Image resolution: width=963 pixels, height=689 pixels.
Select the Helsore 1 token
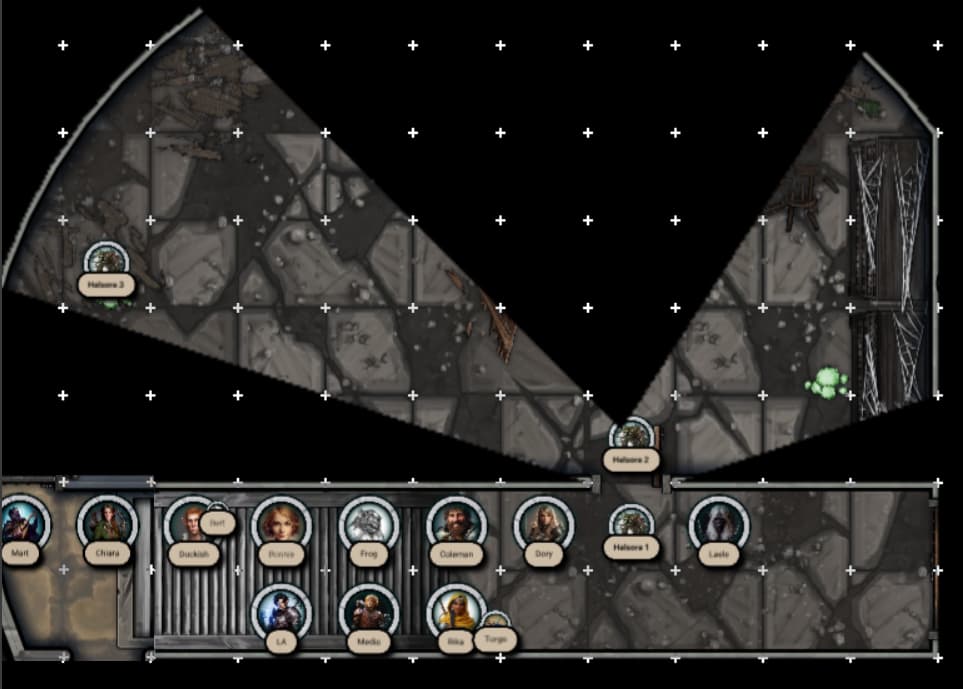pyautogui.click(x=631, y=523)
